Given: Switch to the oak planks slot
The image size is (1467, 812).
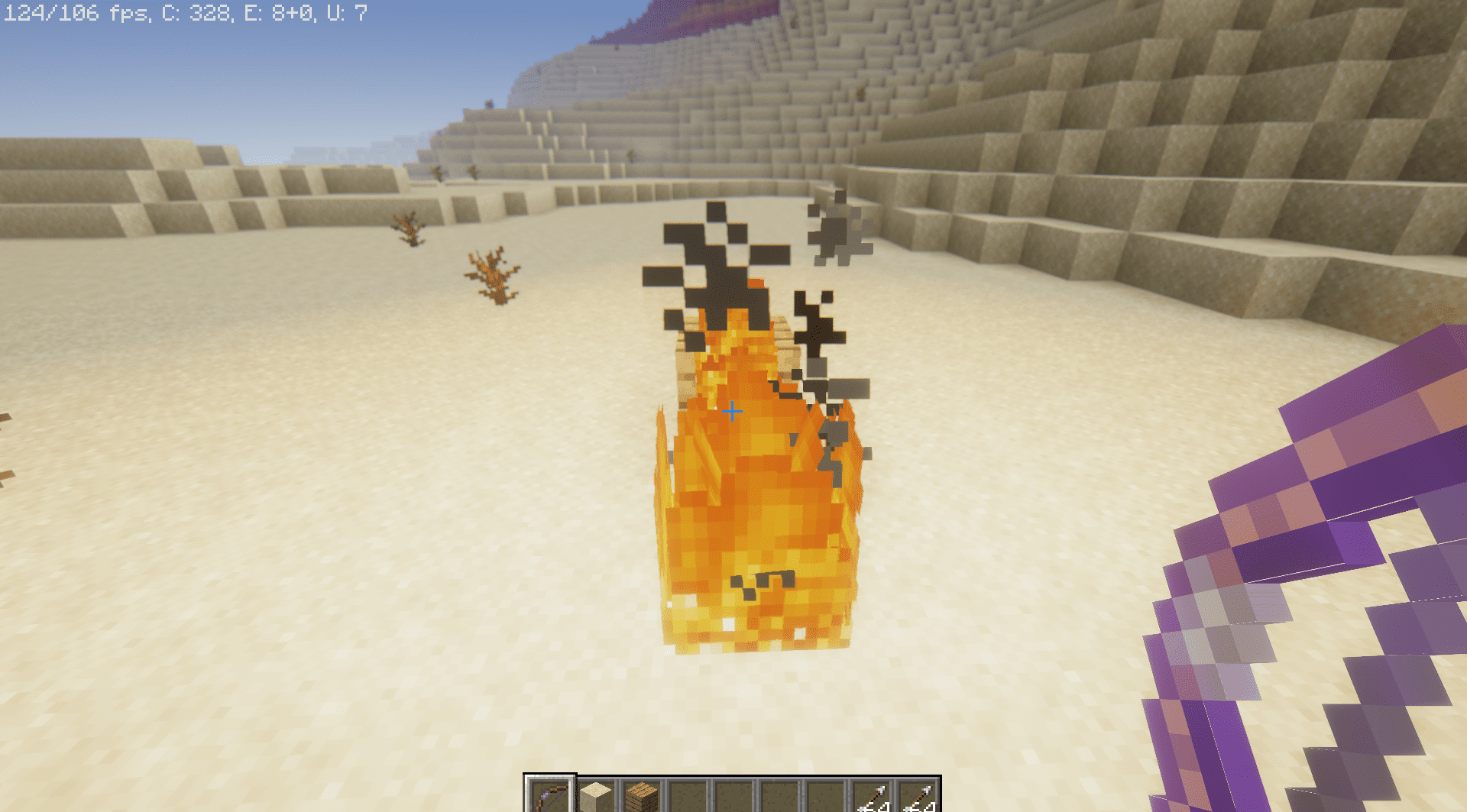Looking at the screenshot, I should [x=642, y=797].
